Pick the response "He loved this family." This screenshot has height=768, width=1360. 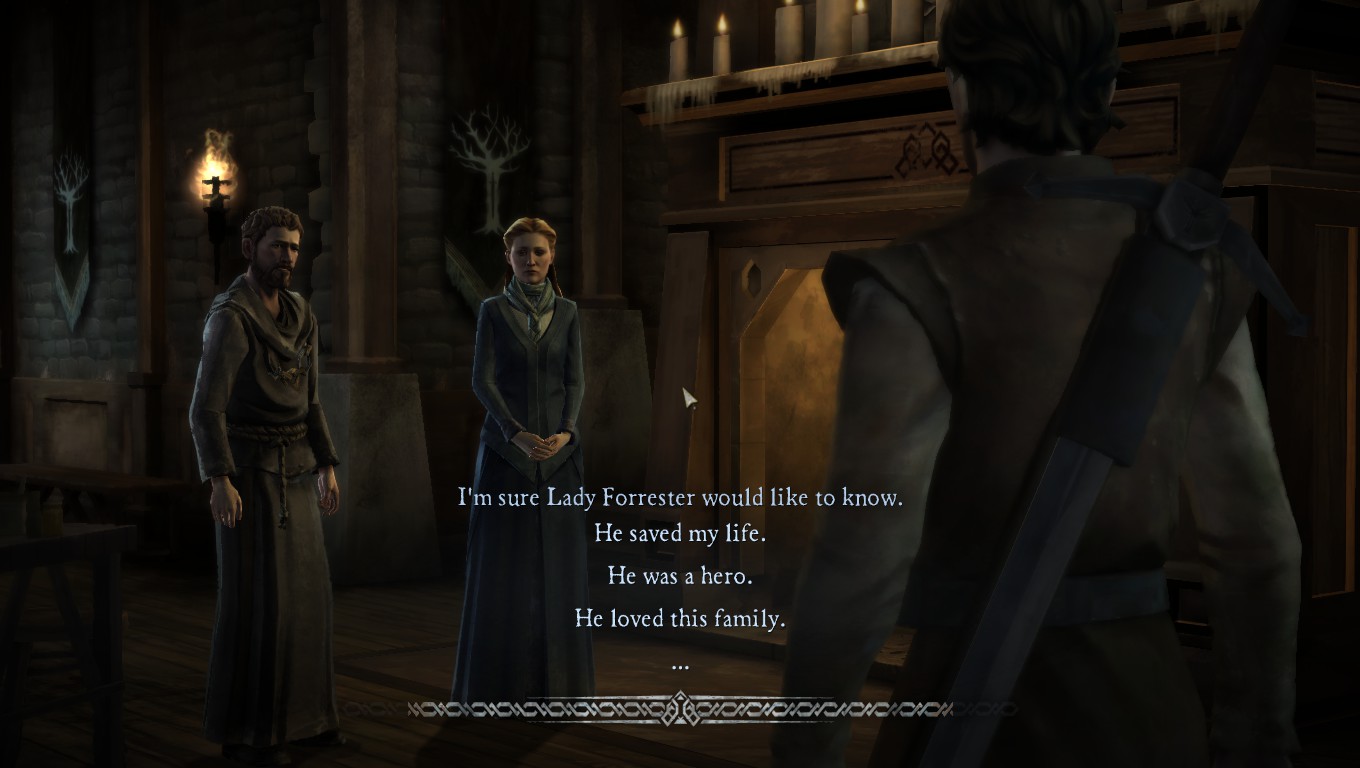click(680, 619)
